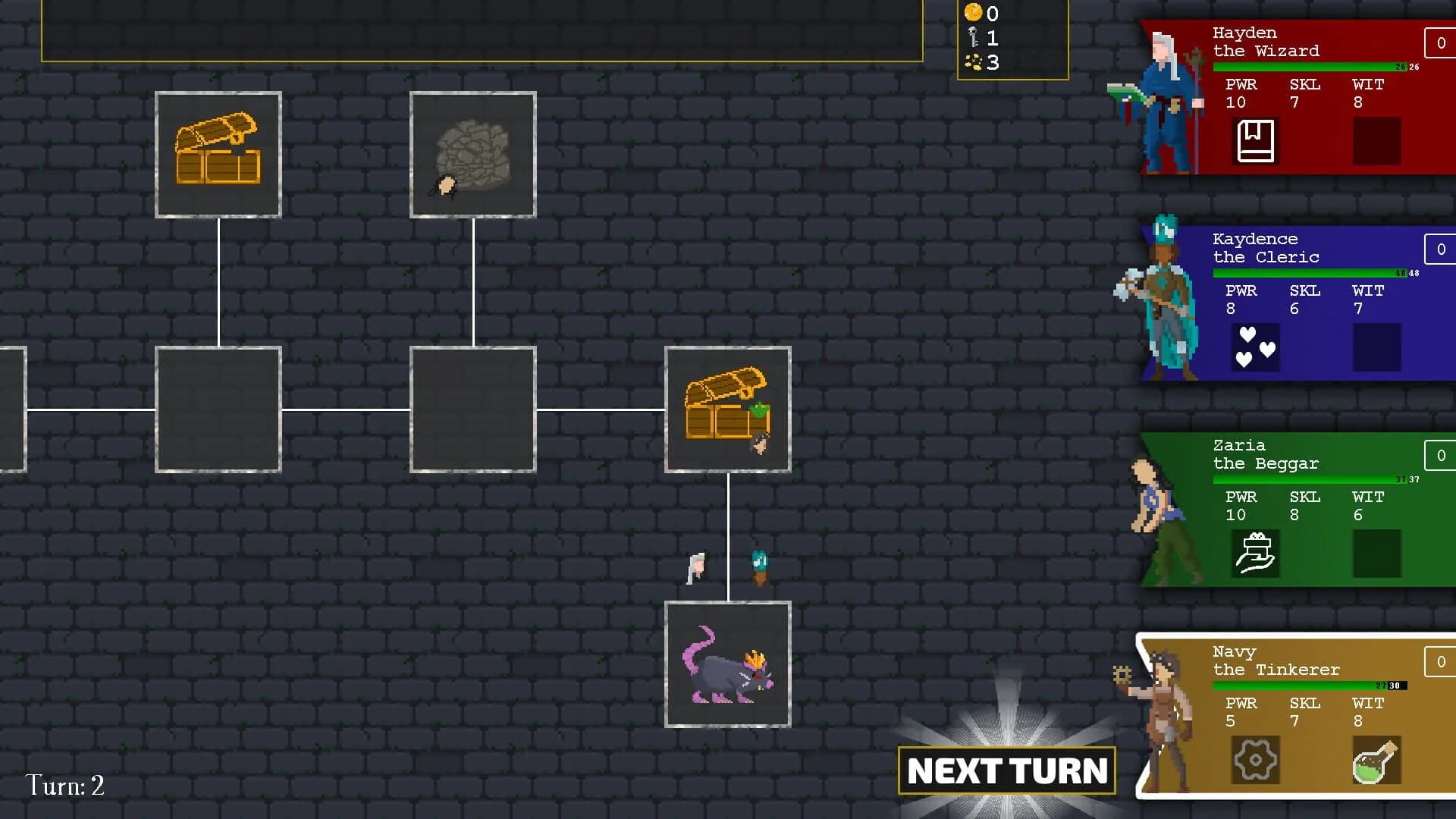
Task: Select the purple cat monster room
Action: click(x=727, y=664)
